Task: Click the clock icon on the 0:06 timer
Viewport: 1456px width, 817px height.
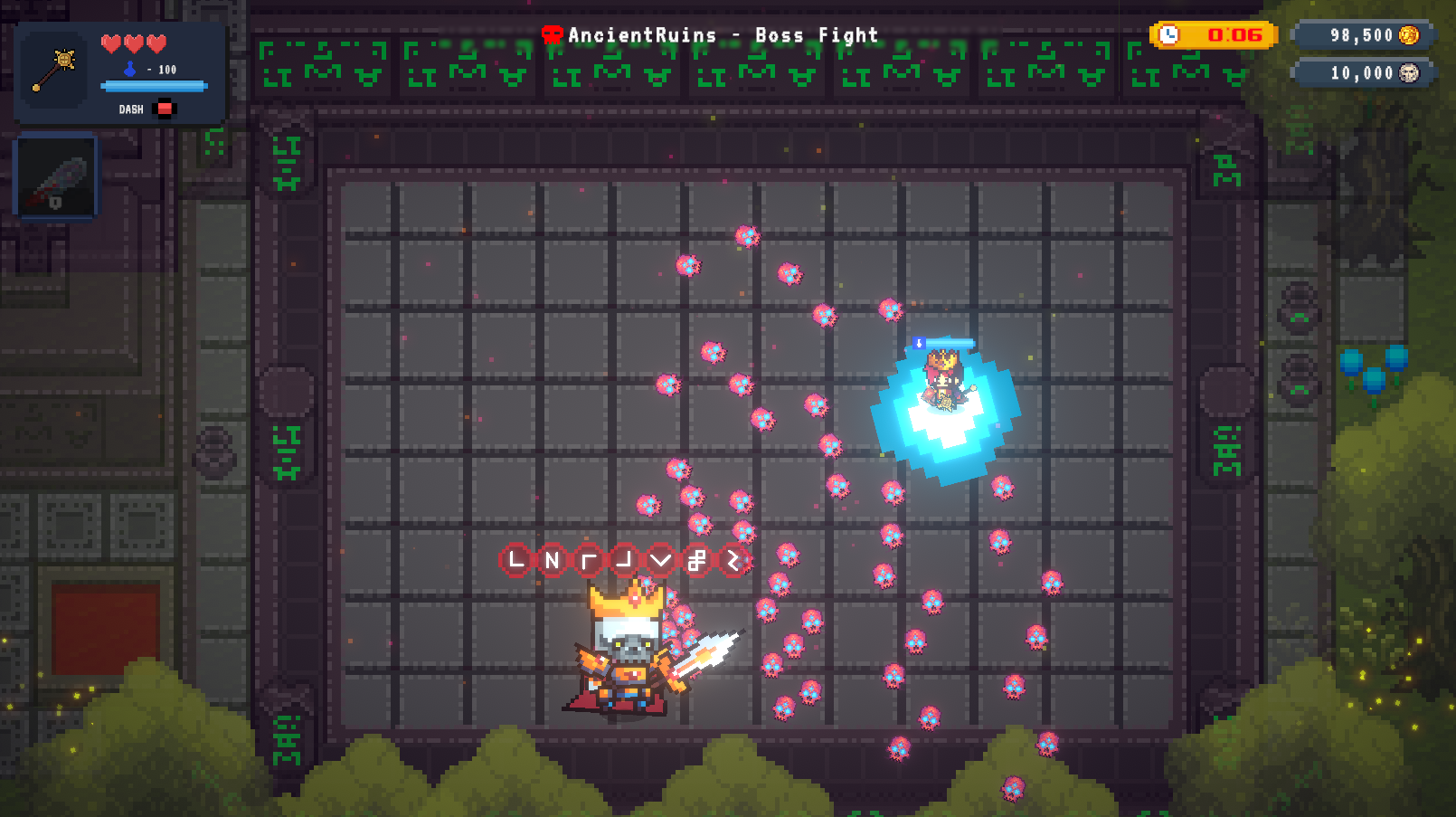Action: click(x=1169, y=33)
